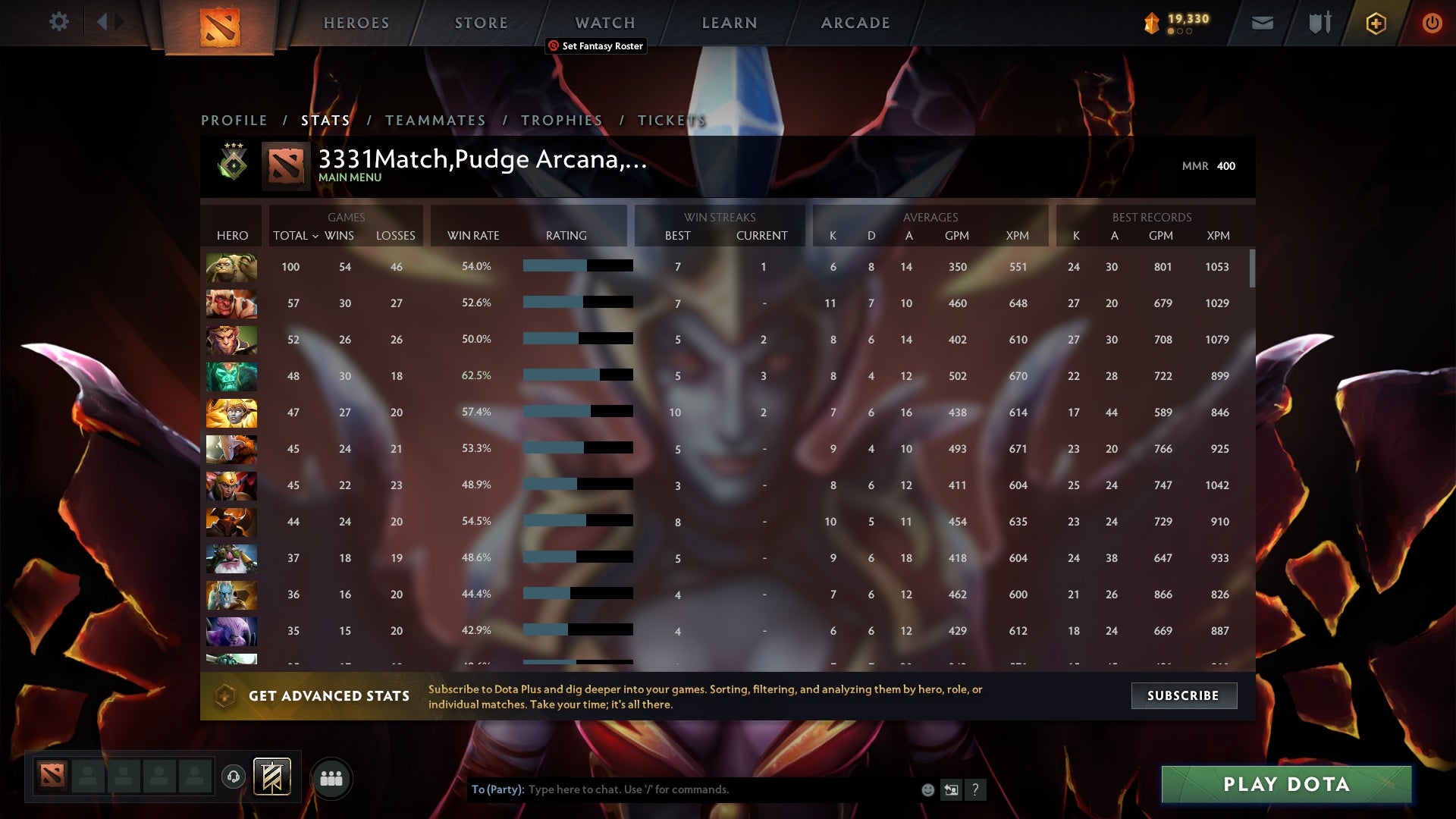
Task: Click the red power exit icon
Action: pyautogui.click(x=1432, y=23)
